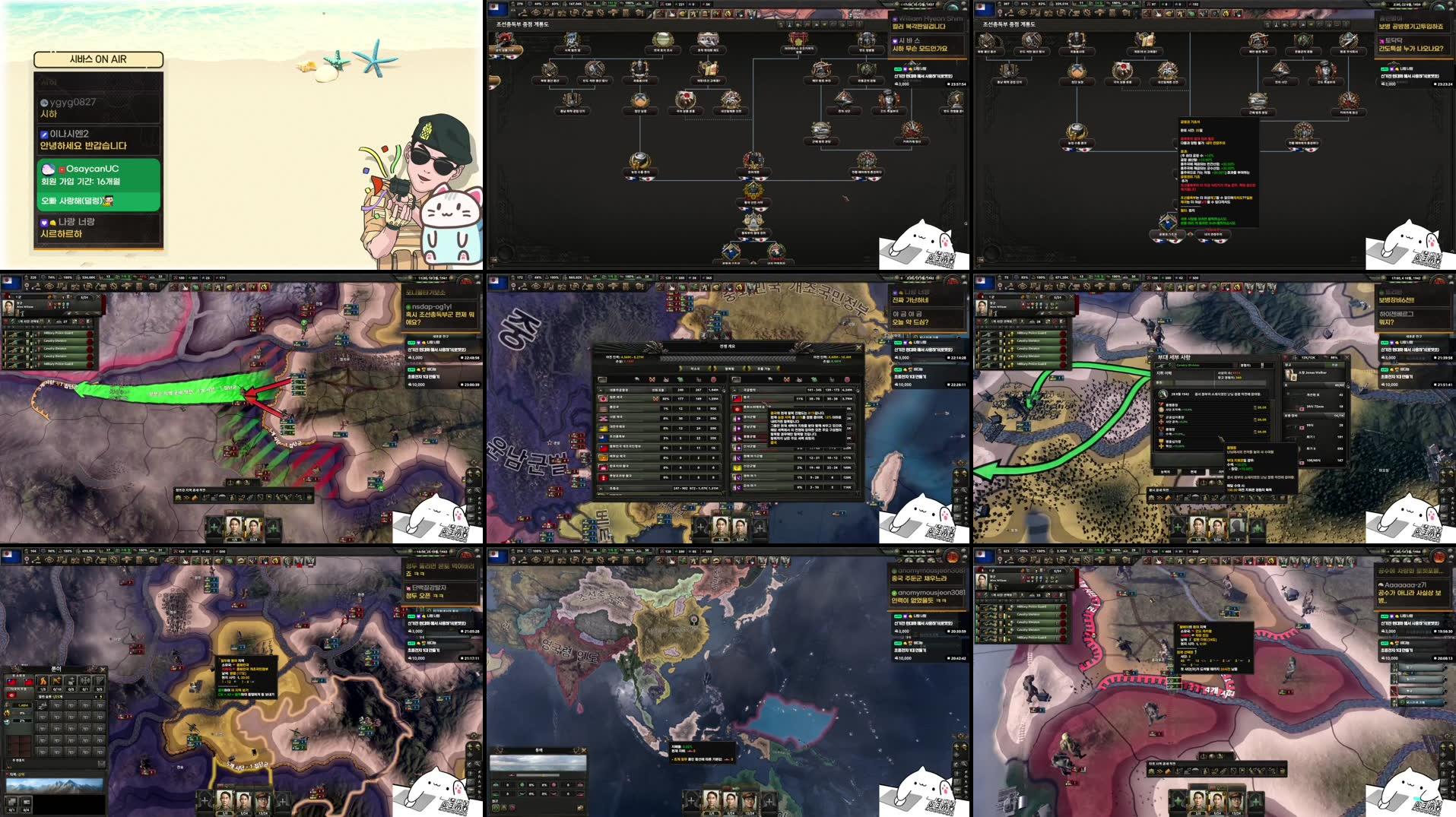Expand the 주축국 row at the bottom of the war overview
Image resolution: width=1456 pixels, height=817 pixels.
point(601,489)
